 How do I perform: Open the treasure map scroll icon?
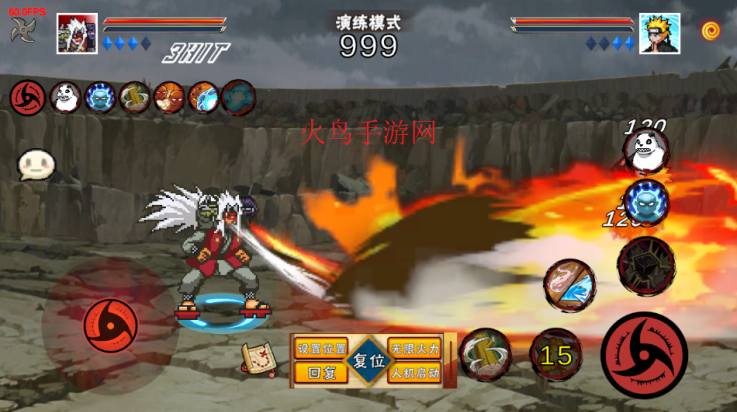259,358
